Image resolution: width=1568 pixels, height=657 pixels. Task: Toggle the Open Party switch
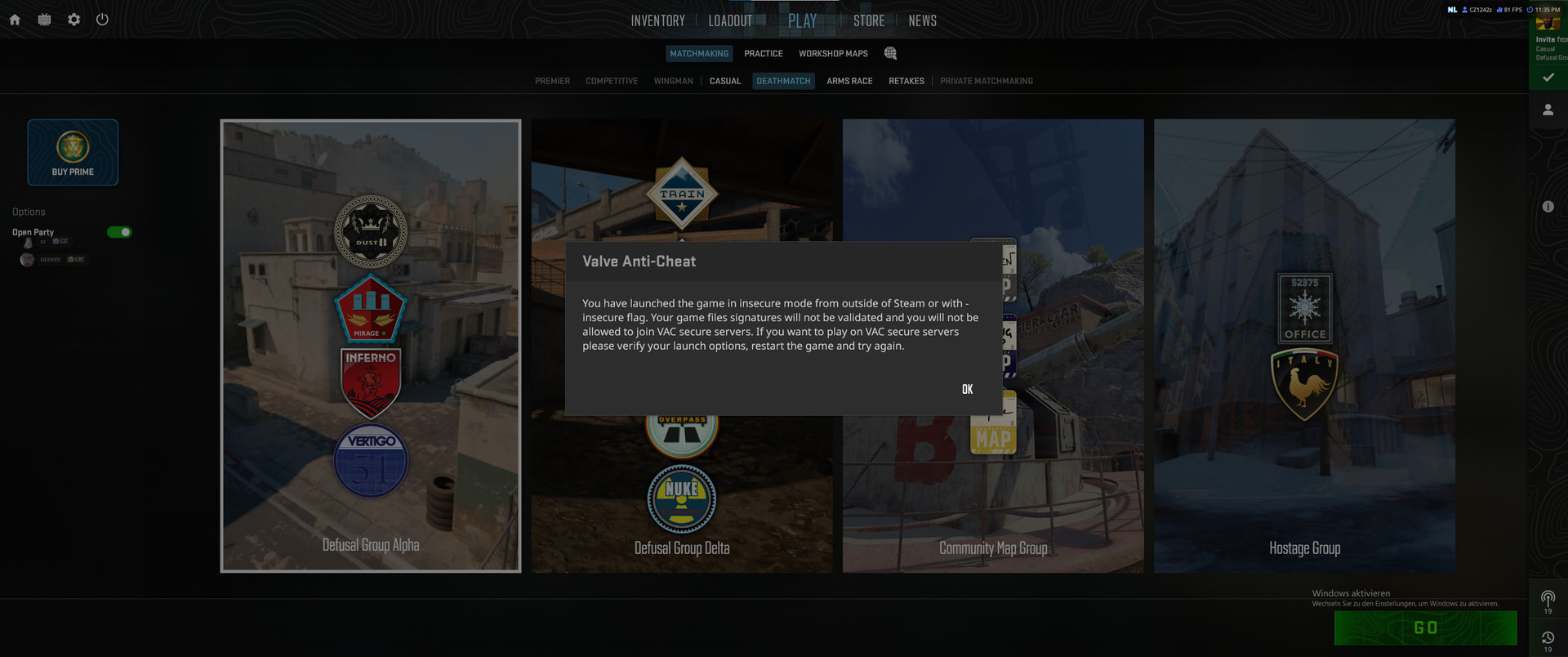pyautogui.click(x=119, y=232)
